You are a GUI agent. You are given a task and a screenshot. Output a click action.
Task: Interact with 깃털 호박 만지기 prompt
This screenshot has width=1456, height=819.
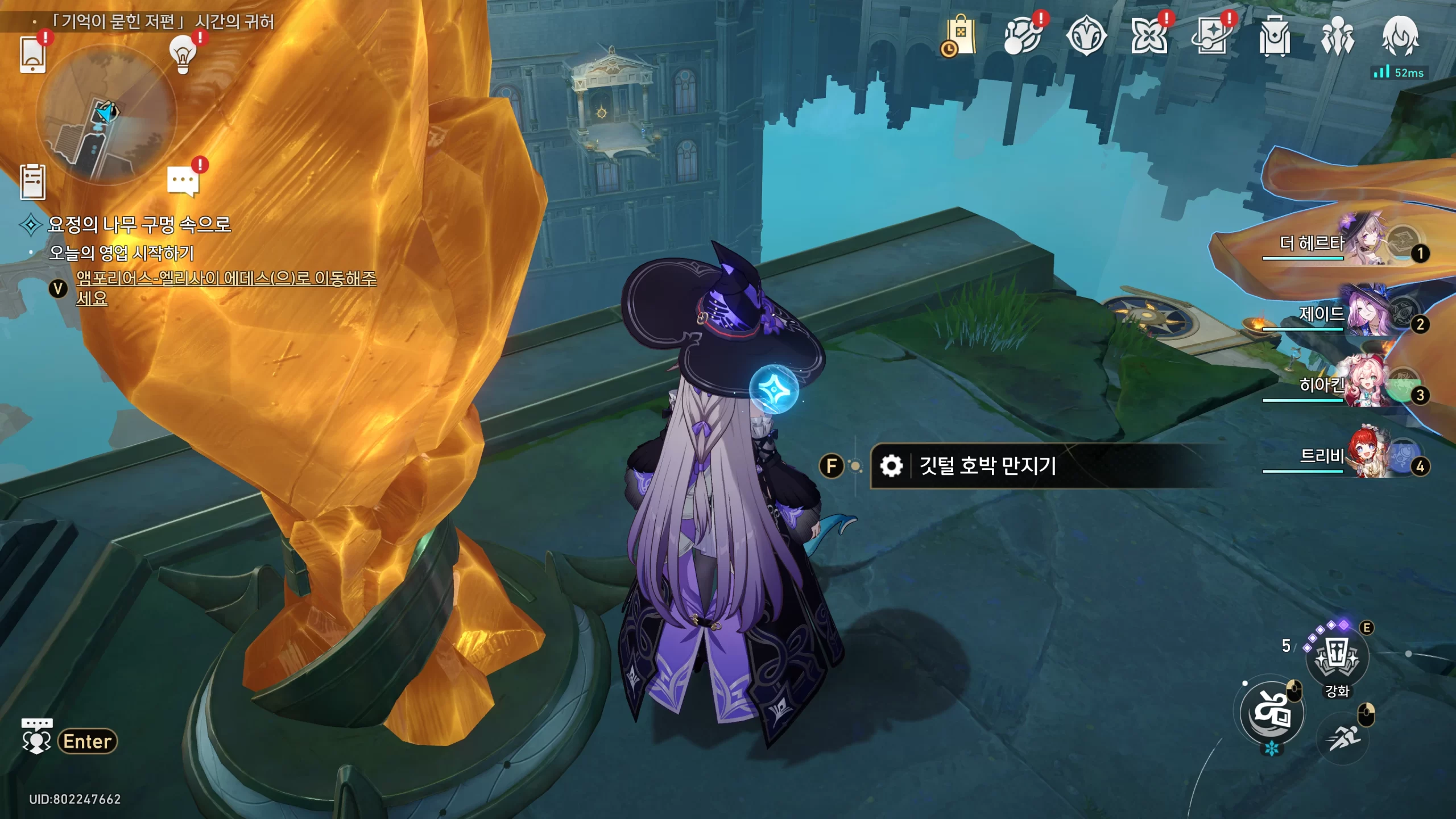[987, 466]
